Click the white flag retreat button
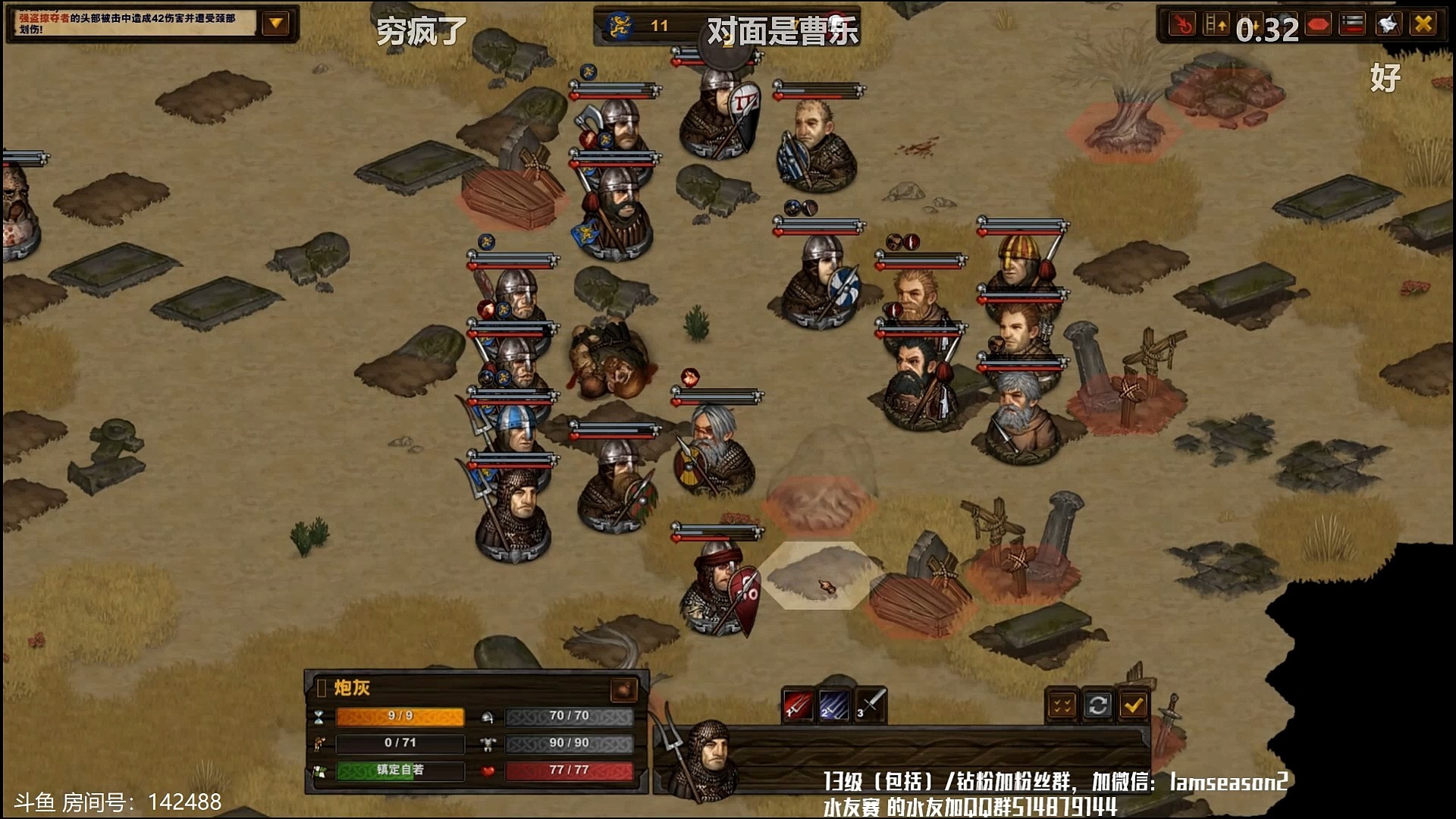Image resolution: width=1456 pixels, height=819 pixels. tap(1388, 25)
